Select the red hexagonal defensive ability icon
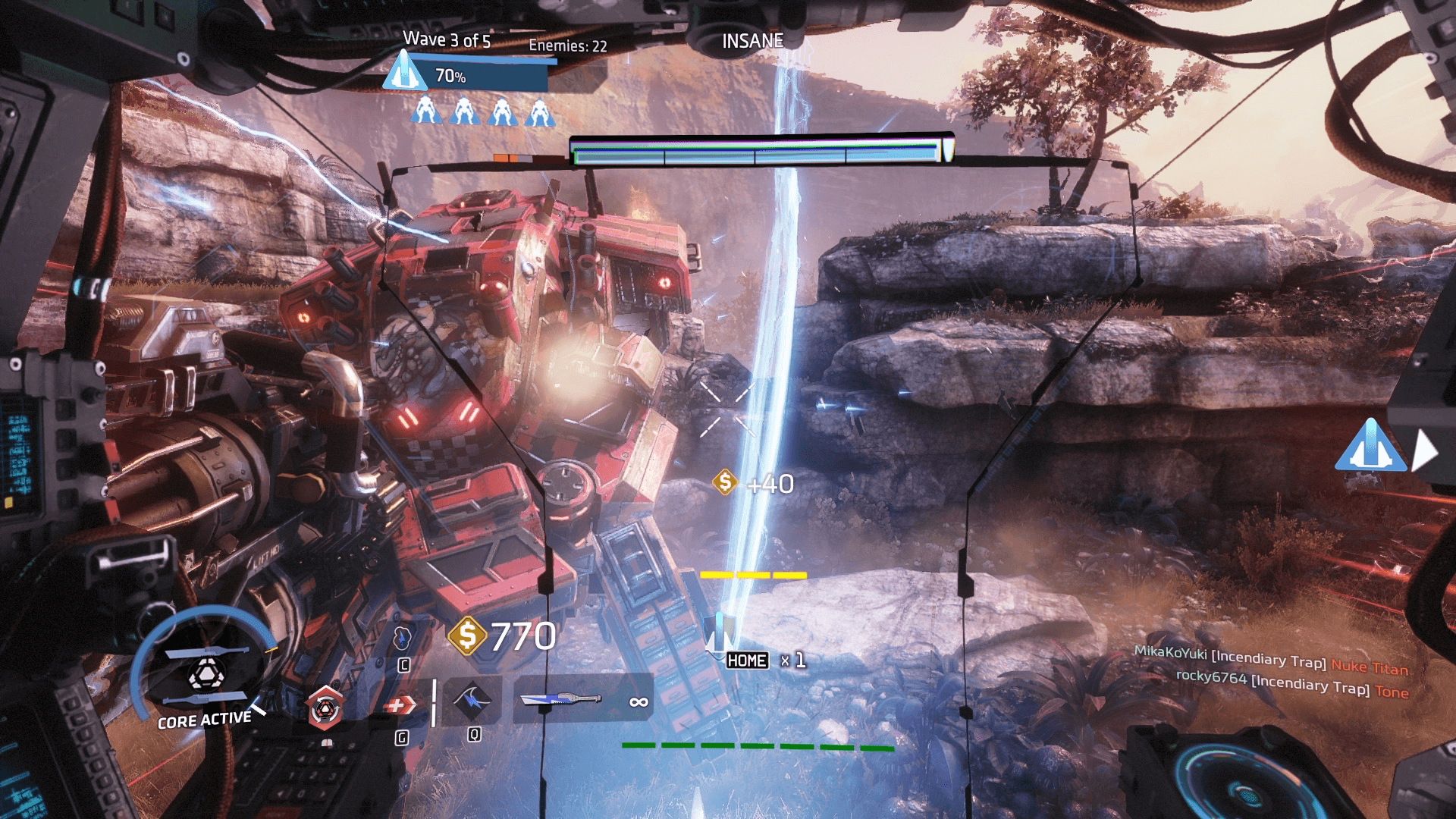1456x819 pixels. 325,708
